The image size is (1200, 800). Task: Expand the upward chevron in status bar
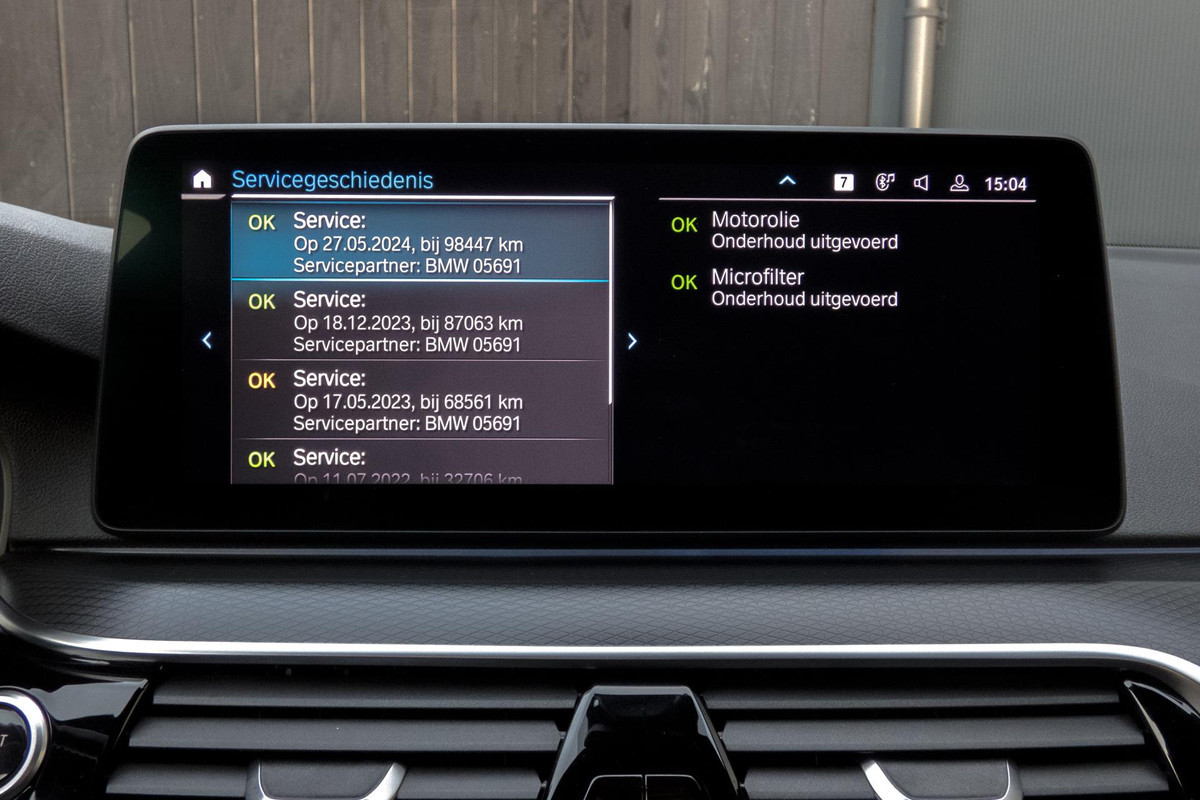[787, 181]
